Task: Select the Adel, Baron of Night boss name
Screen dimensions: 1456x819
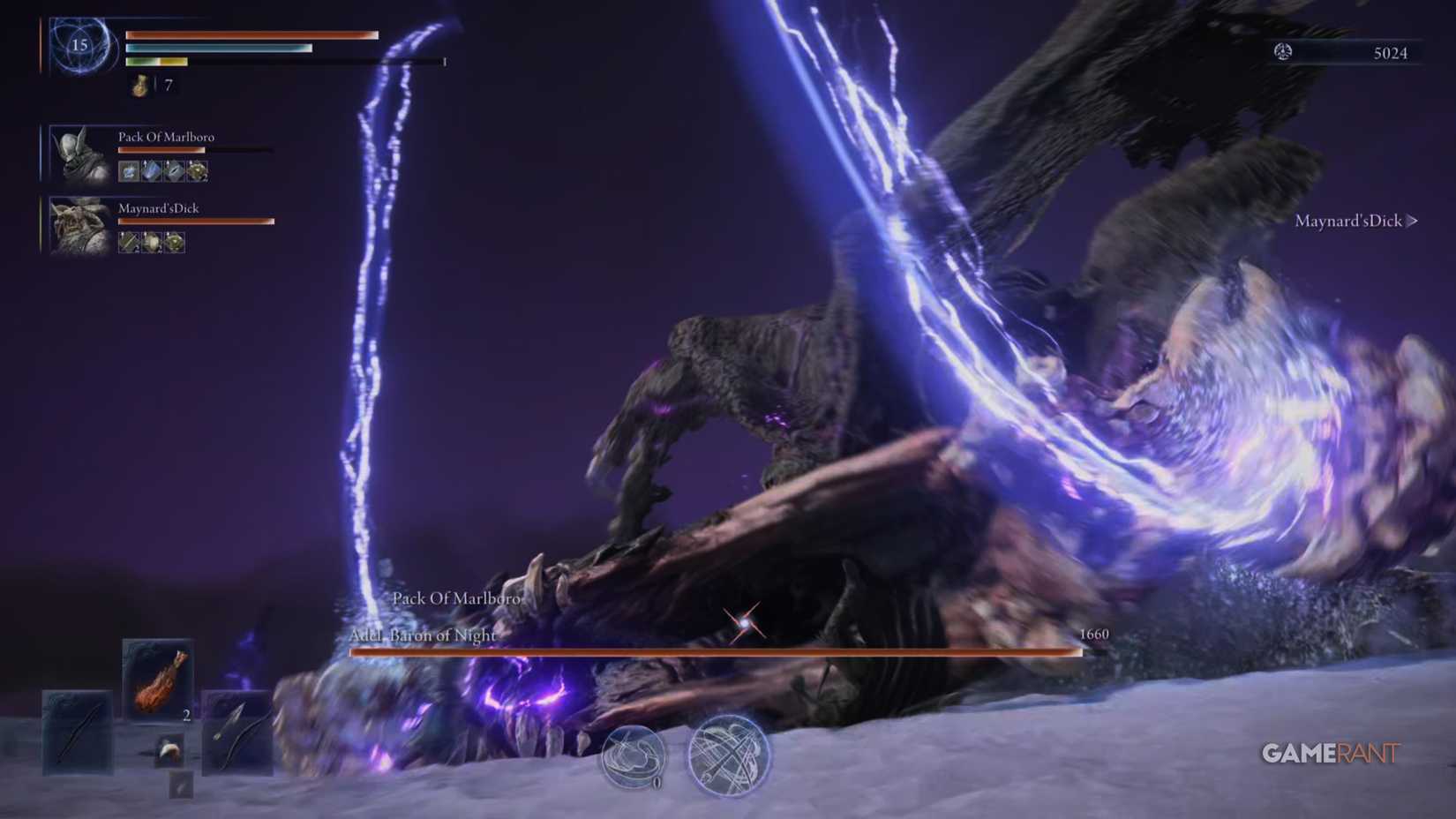Action: pyautogui.click(x=424, y=636)
